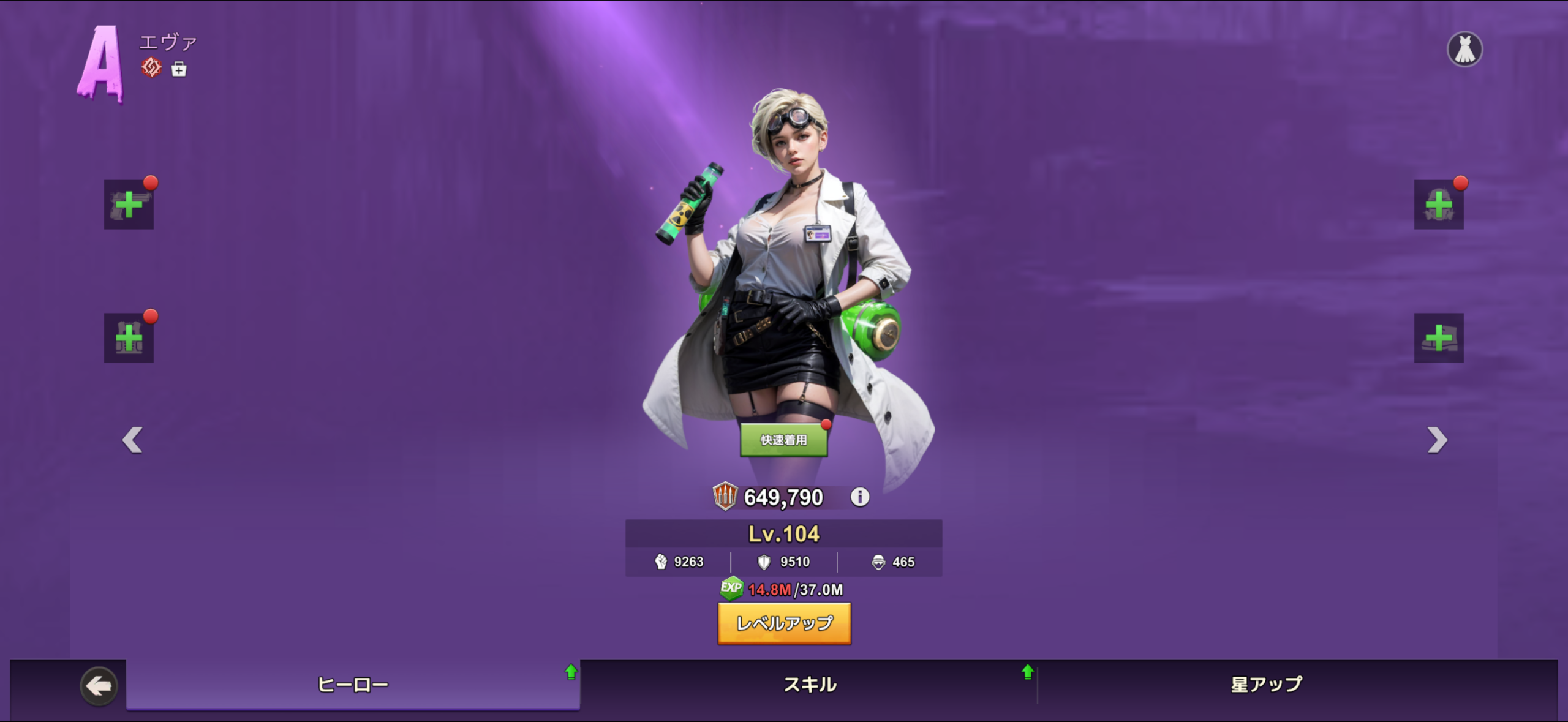The width and height of the screenshot is (1568, 722).
Task: Switch to the スキル tab
Action: coord(810,685)
